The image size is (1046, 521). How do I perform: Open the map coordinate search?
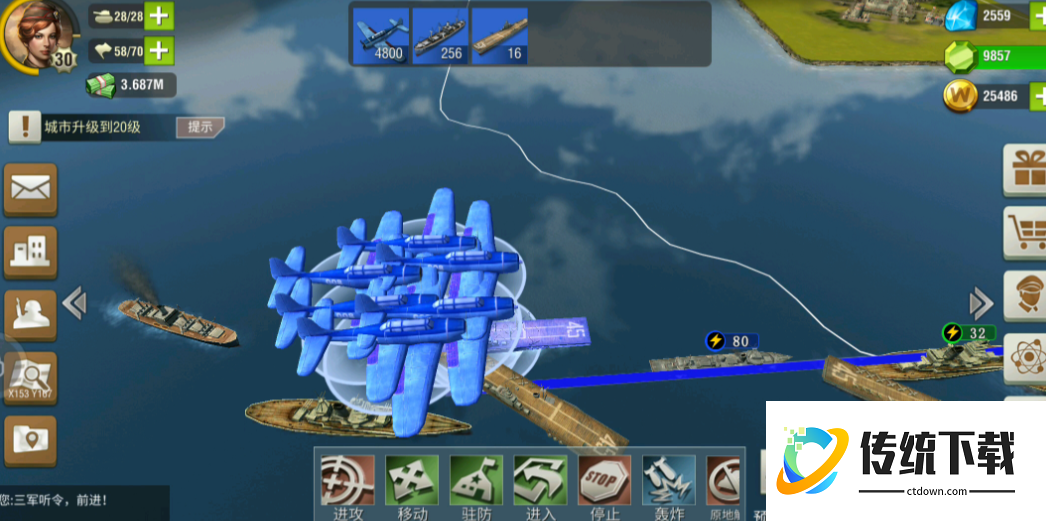(31, 377)
